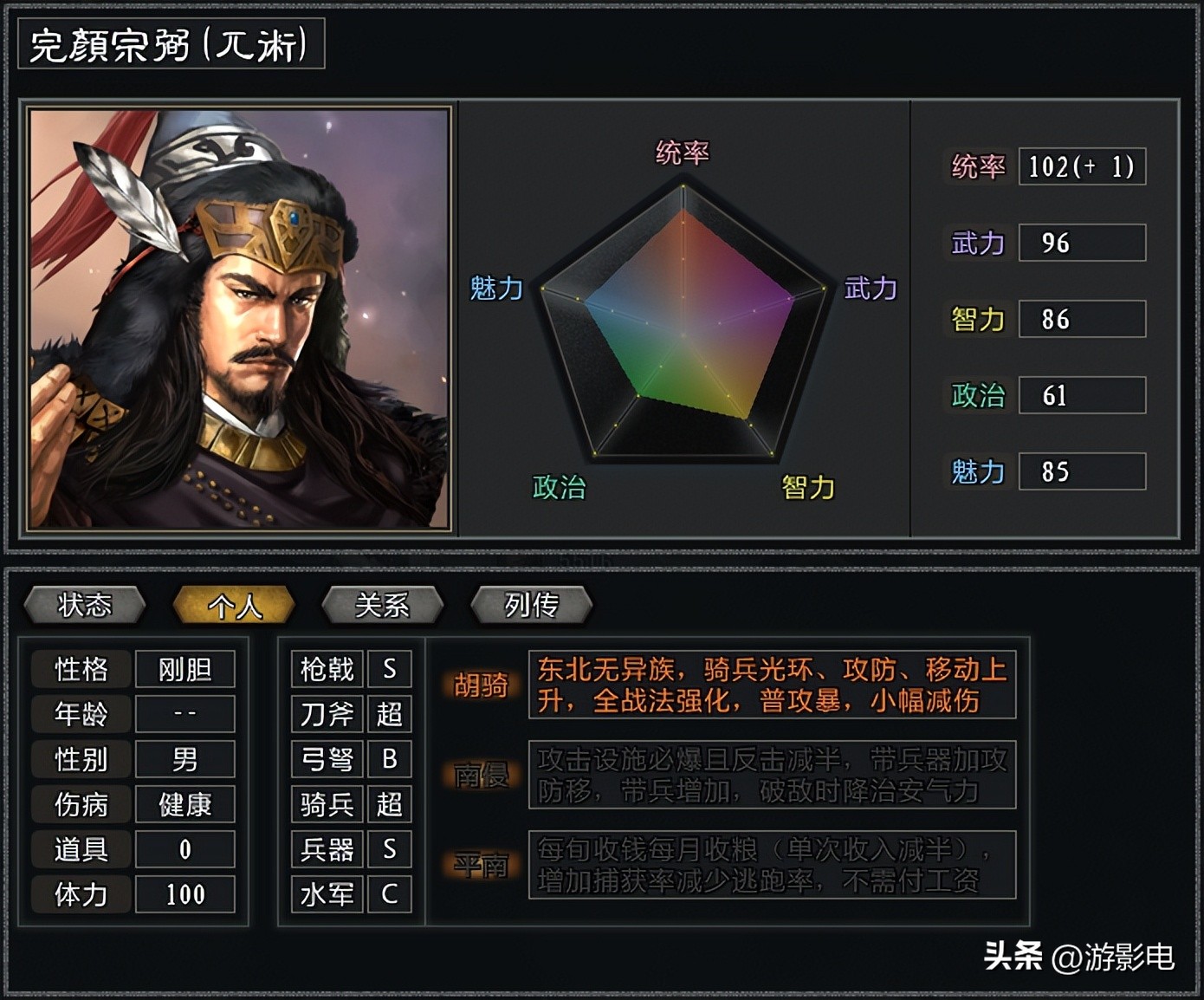Screen dimensions: 1204x1000
Task: Click the 智力 stat label
Action: (976, 320)
